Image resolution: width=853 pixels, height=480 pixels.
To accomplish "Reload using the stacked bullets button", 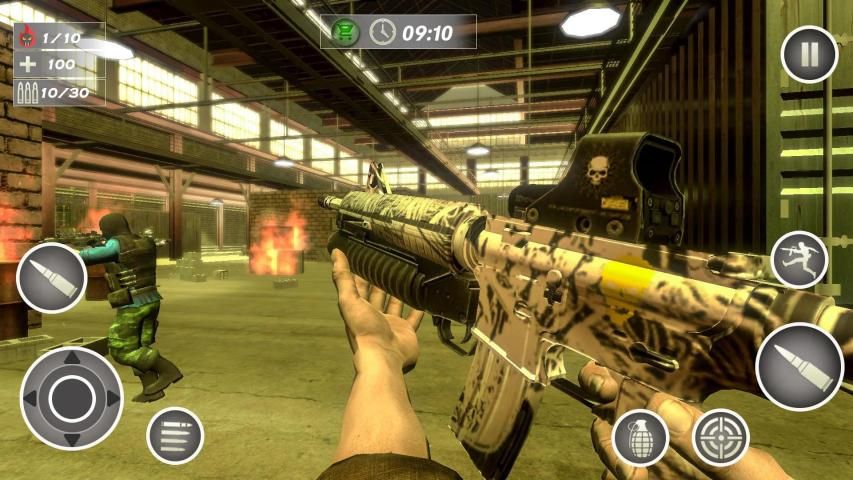I will [x=175, y=436].
